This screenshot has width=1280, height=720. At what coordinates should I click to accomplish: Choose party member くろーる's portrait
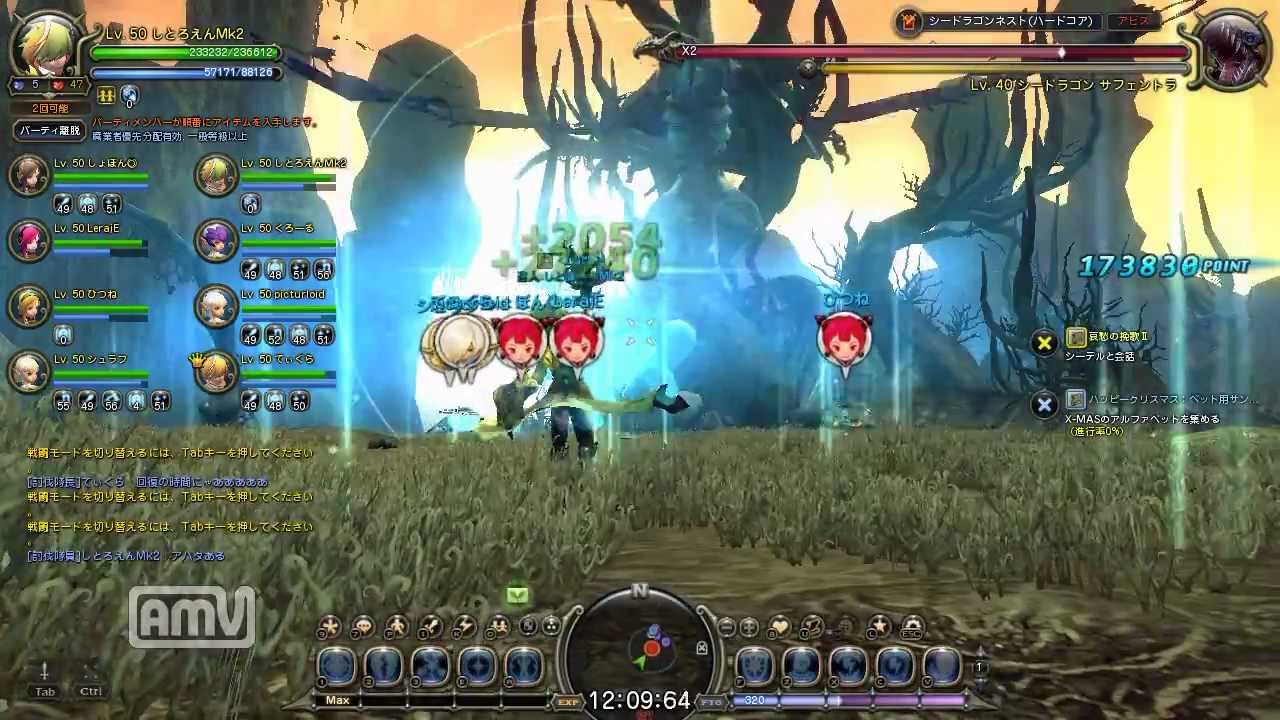(x=215, y=240)
